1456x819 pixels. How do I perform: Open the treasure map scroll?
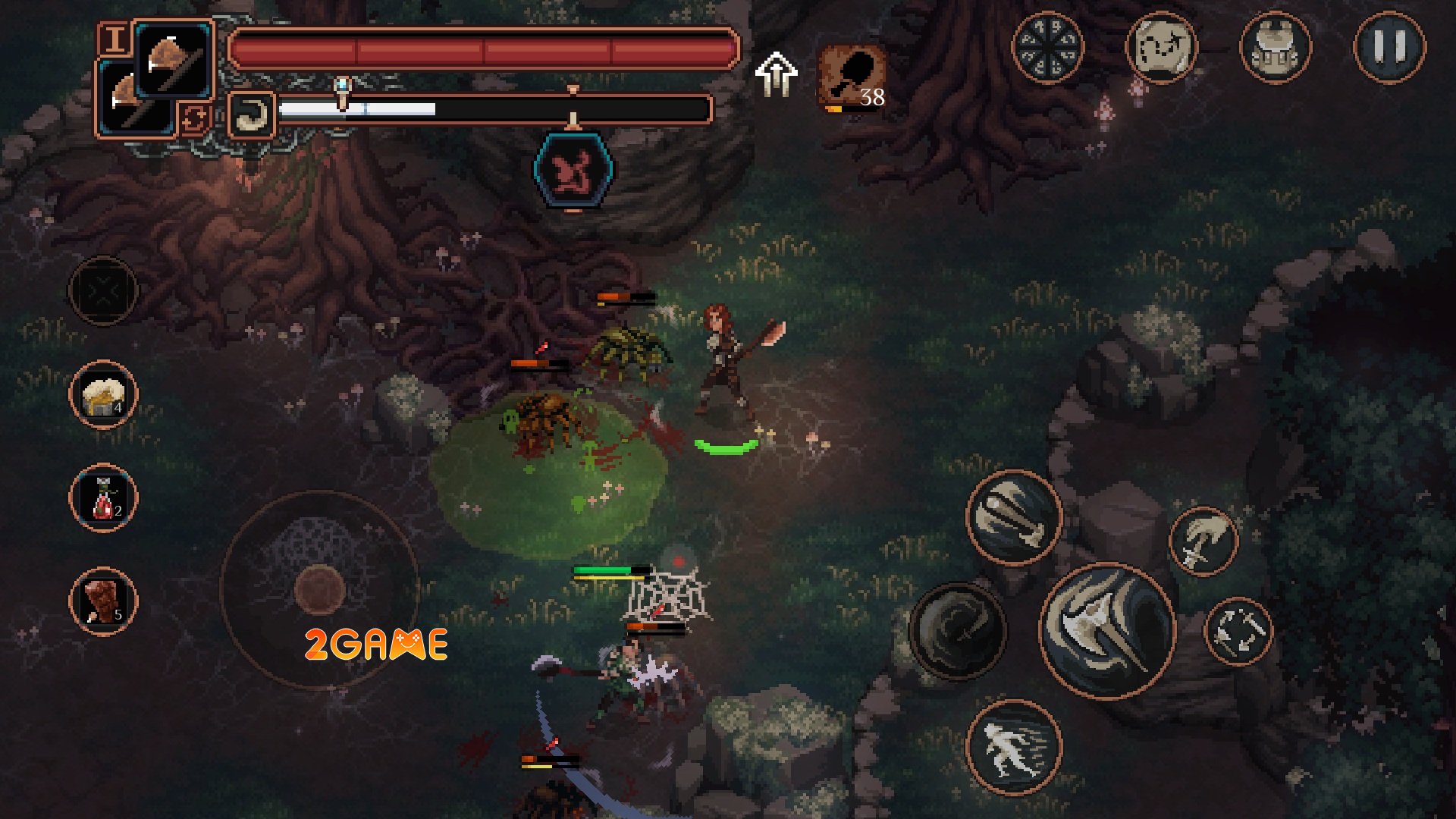tap(1161, 47)
